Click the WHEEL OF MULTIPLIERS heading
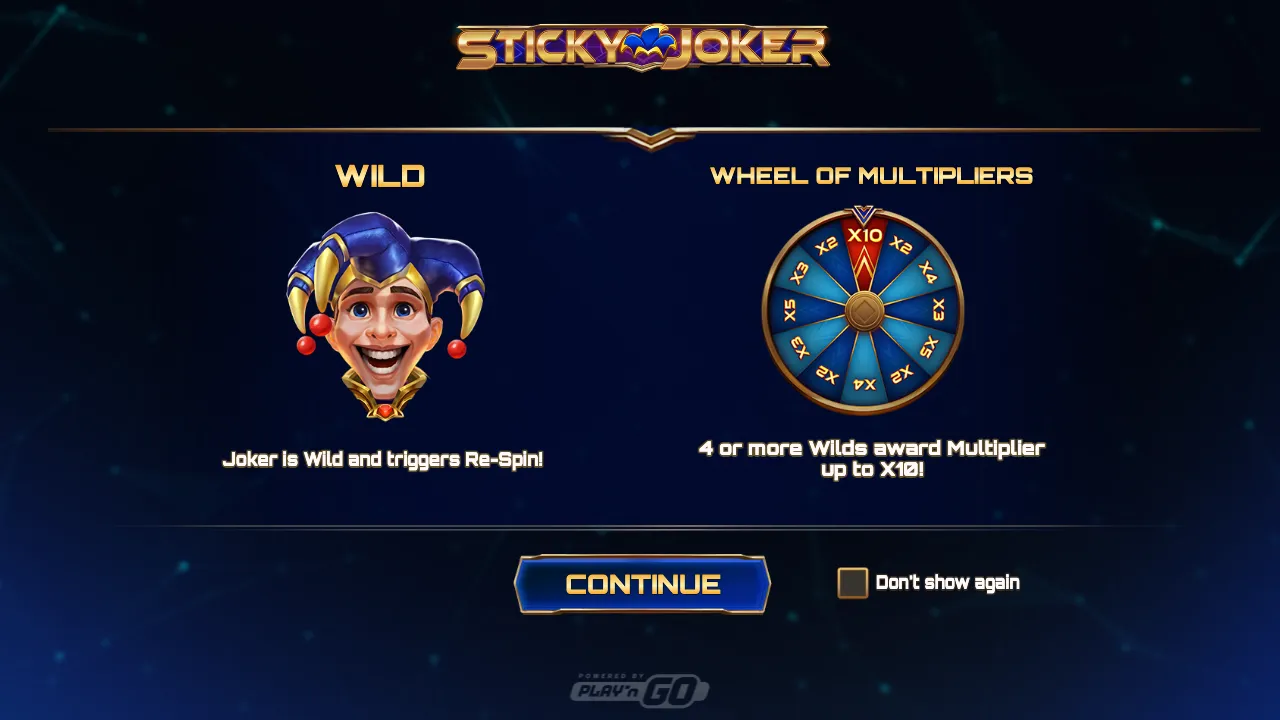 click(873, 176)
